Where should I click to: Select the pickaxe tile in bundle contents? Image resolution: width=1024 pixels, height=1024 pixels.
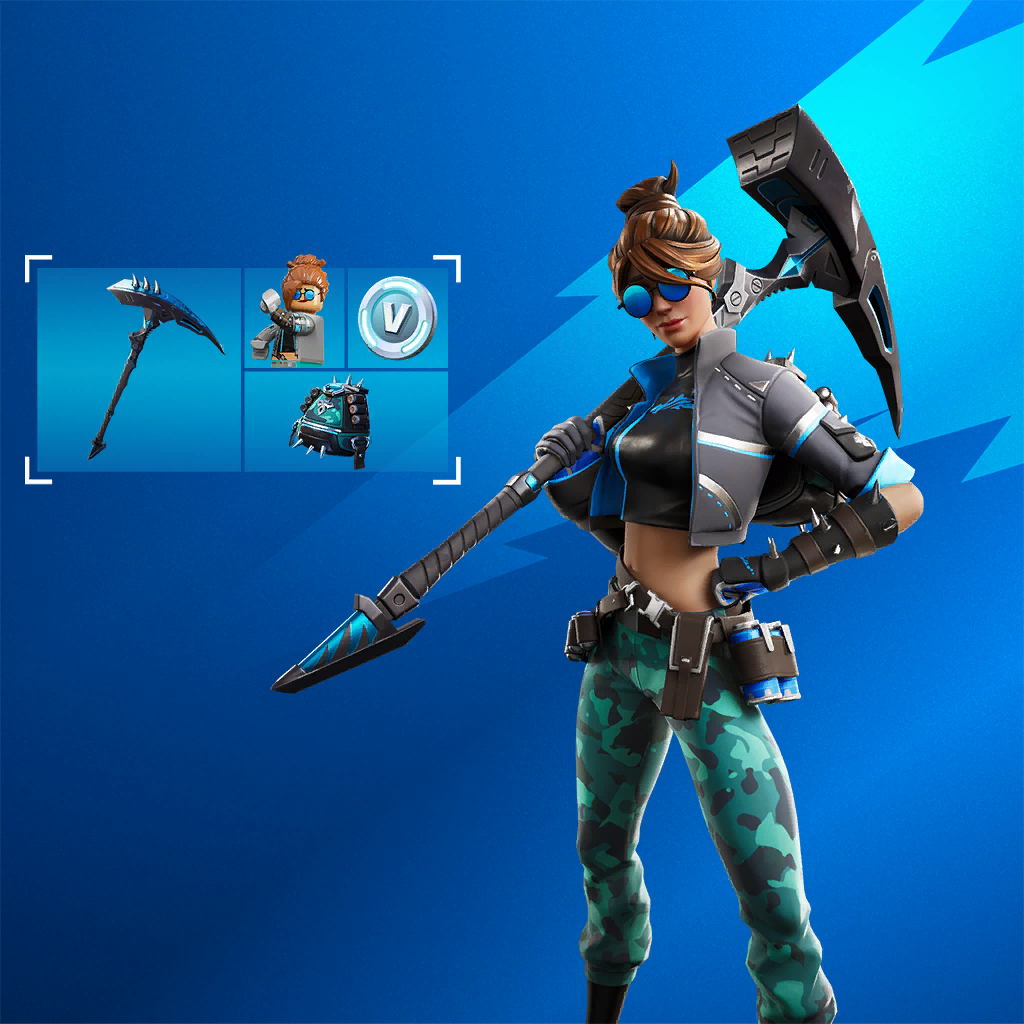pyautogui.click(x=140, y=368)
